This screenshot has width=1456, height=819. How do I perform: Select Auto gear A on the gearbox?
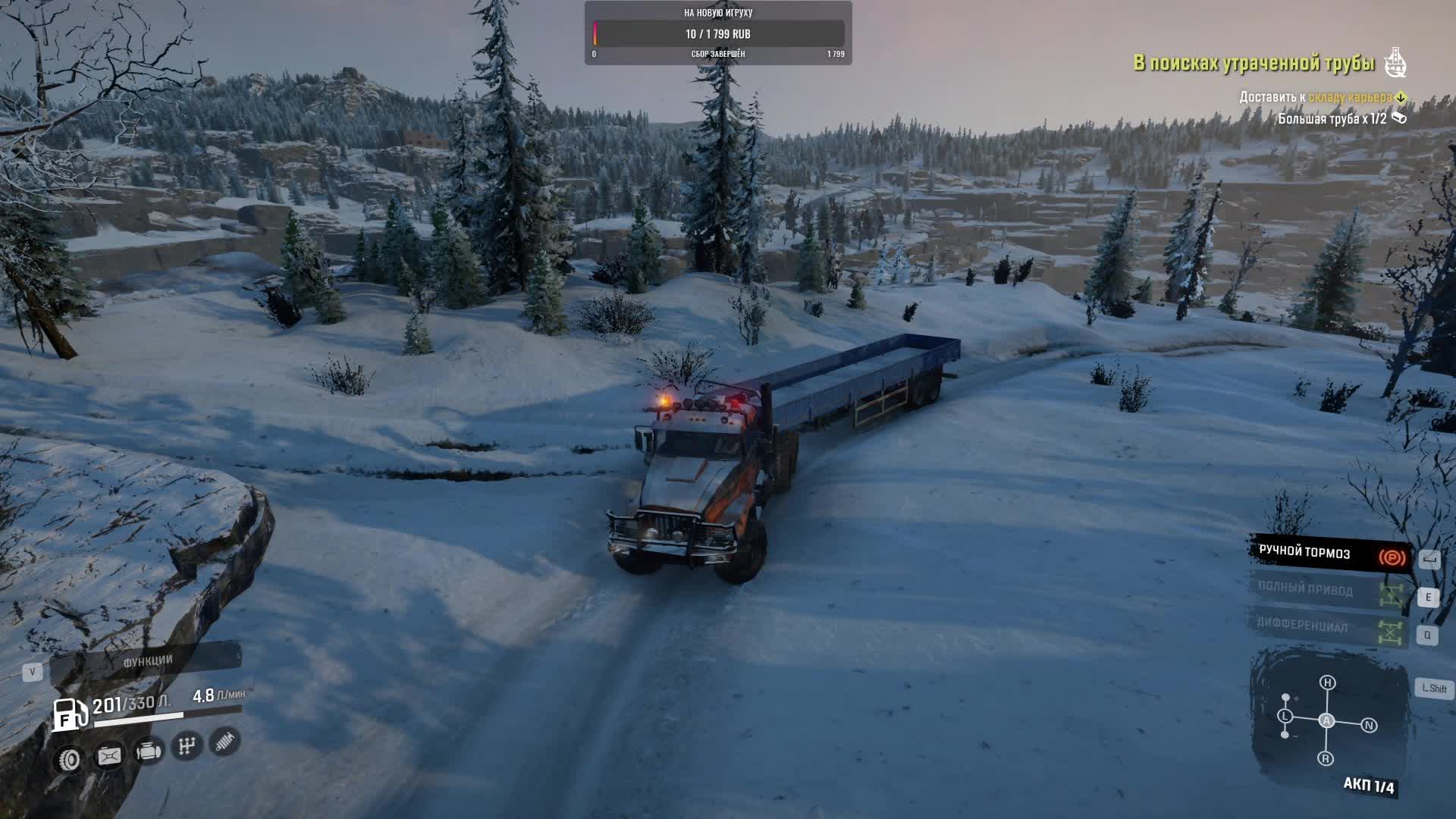[1326, 720]
